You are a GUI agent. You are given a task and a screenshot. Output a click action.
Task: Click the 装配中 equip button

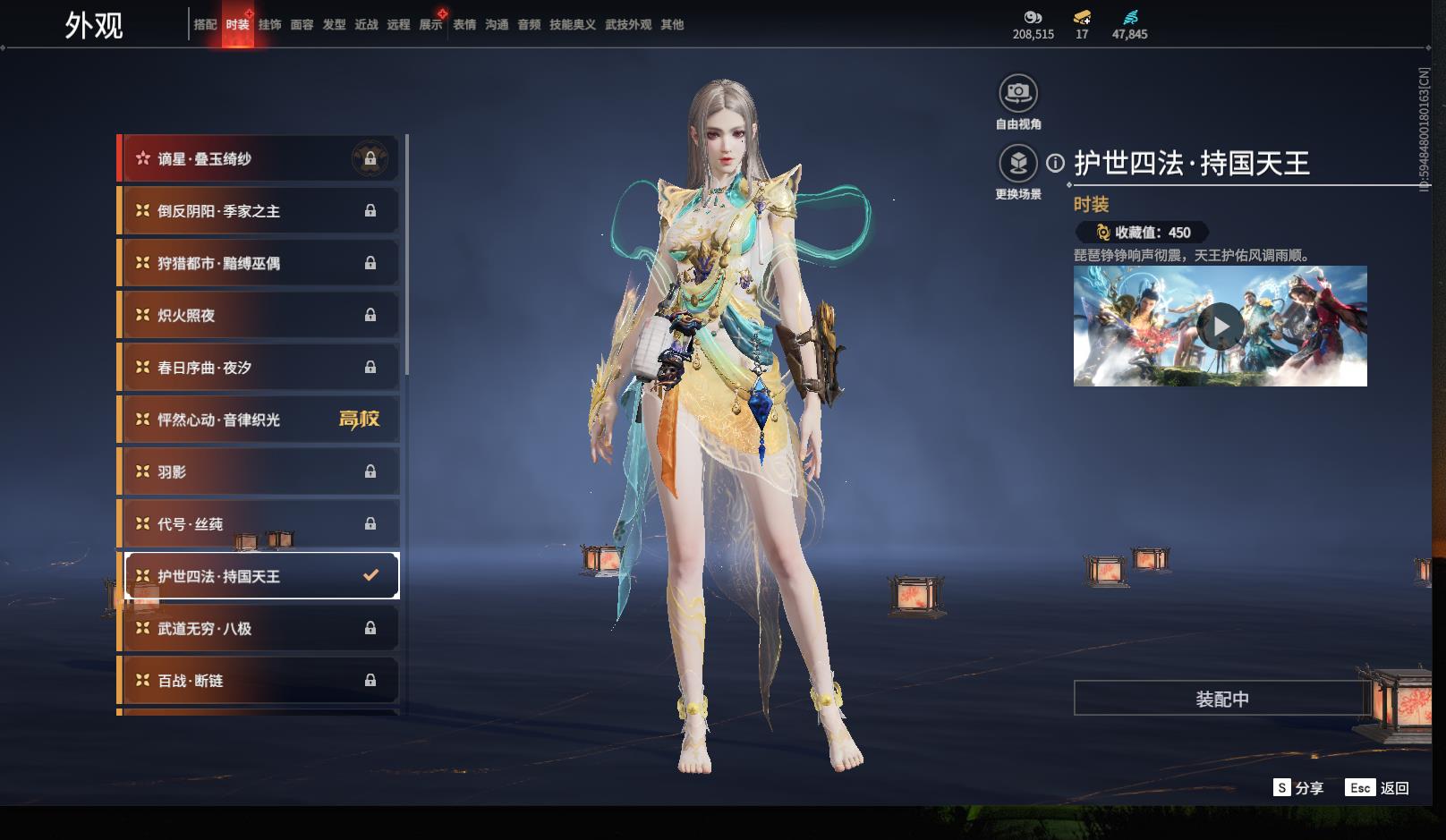click(x=1221, y=699)
